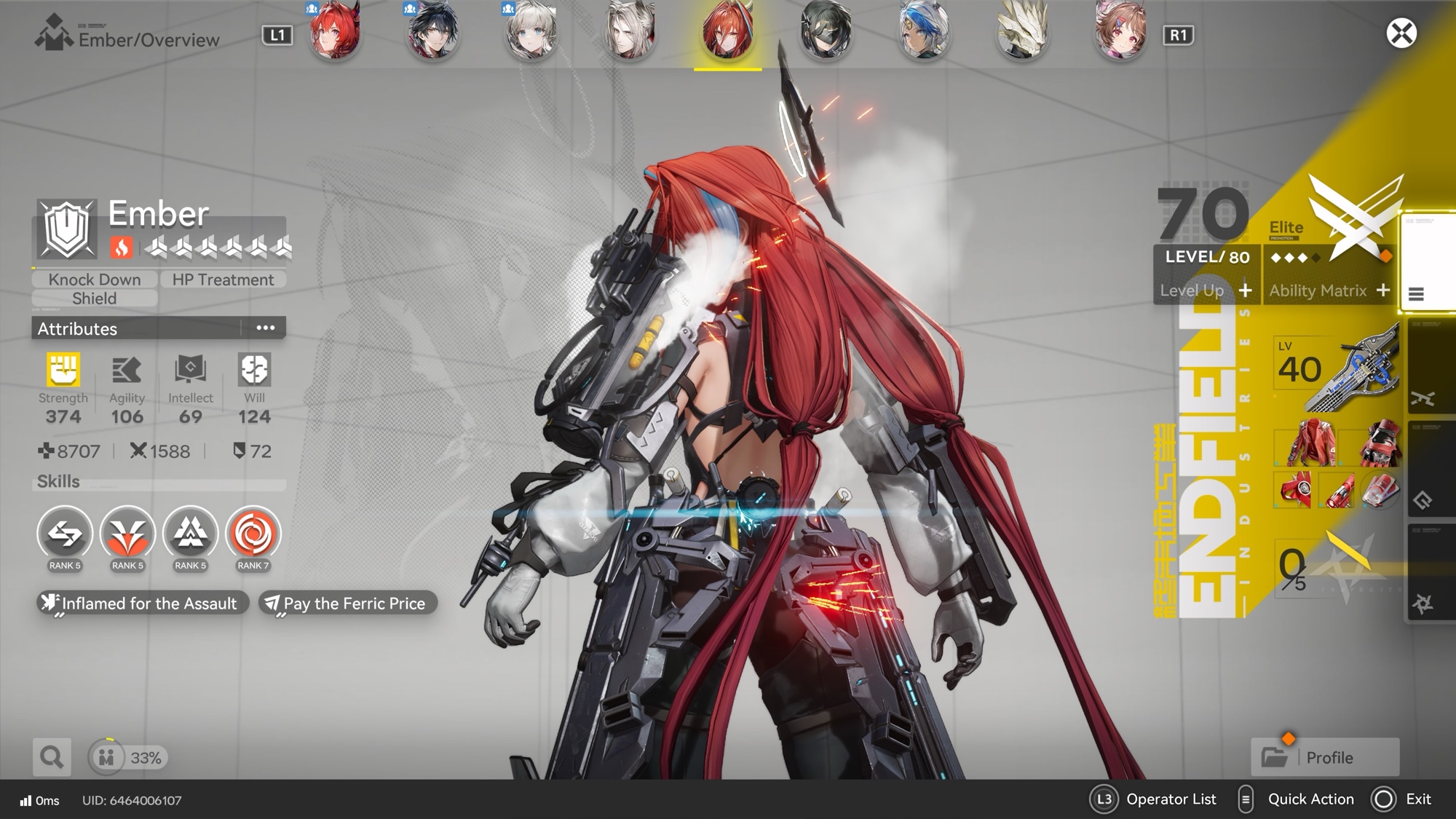Open the Ability Matrix
The image size is (1456, 819).
[1329, 290]
